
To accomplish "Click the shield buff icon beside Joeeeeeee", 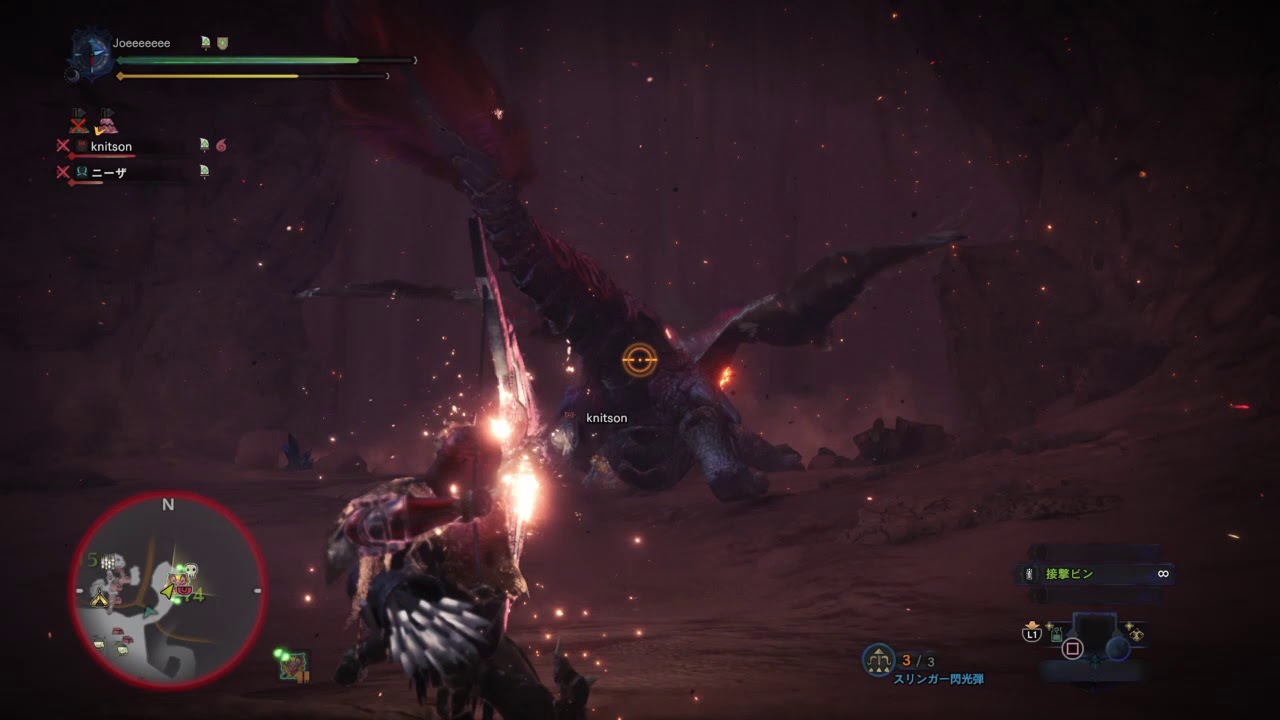I will pyautogui.click(x=223, y=43).
